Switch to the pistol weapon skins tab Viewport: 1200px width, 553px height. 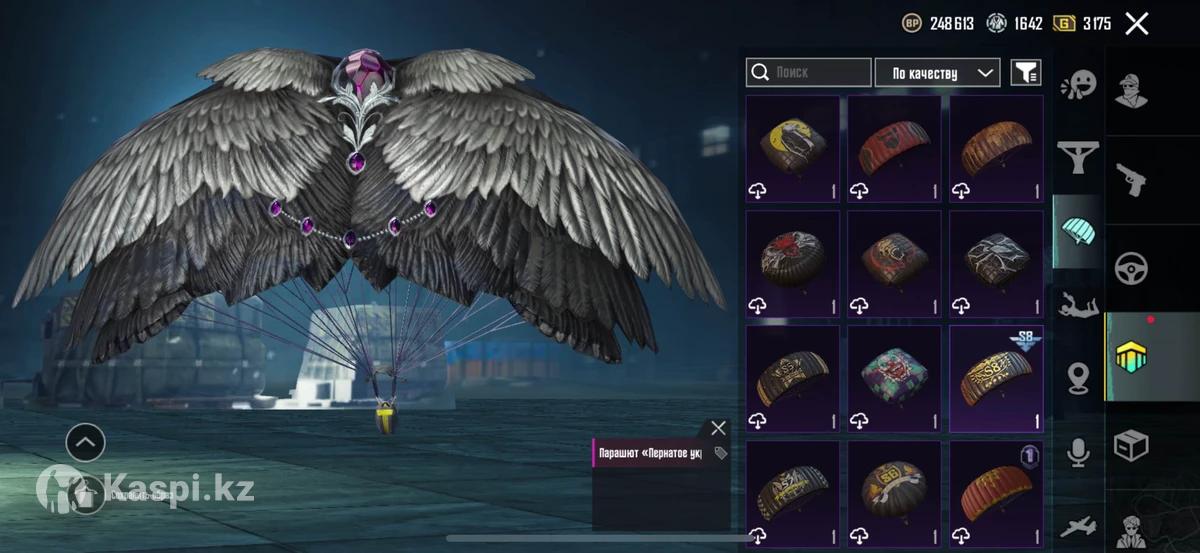click(x=1131, y=180)
